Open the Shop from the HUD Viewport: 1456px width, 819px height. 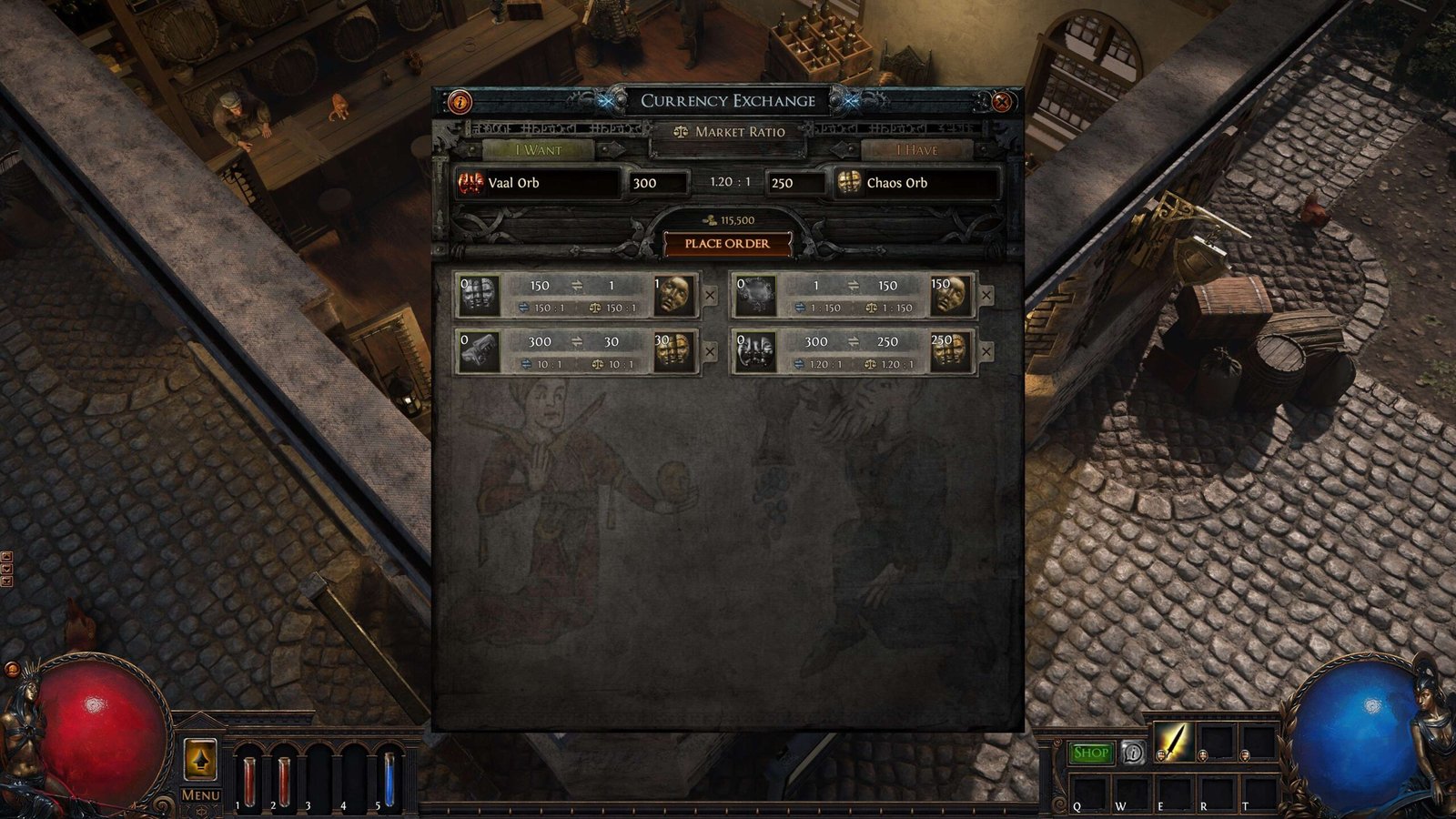tap(1090, 753)
